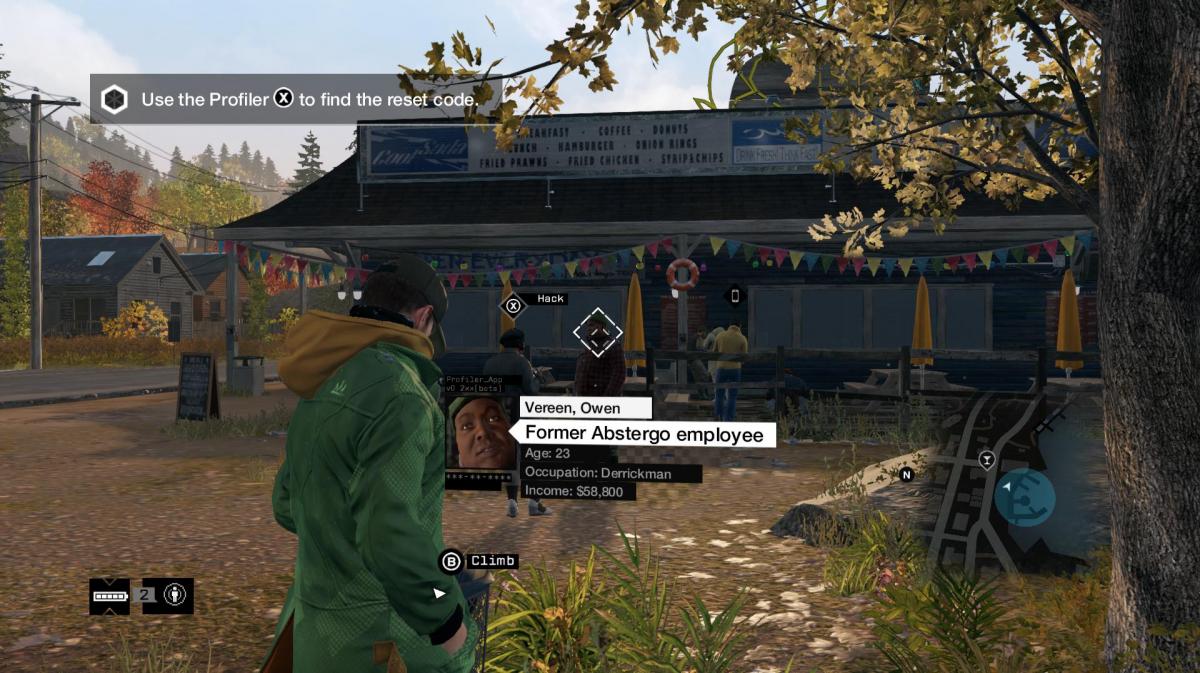Click the north compass marker on minimap
Screen dimensions: 1200x673
(x=907, y=475)
